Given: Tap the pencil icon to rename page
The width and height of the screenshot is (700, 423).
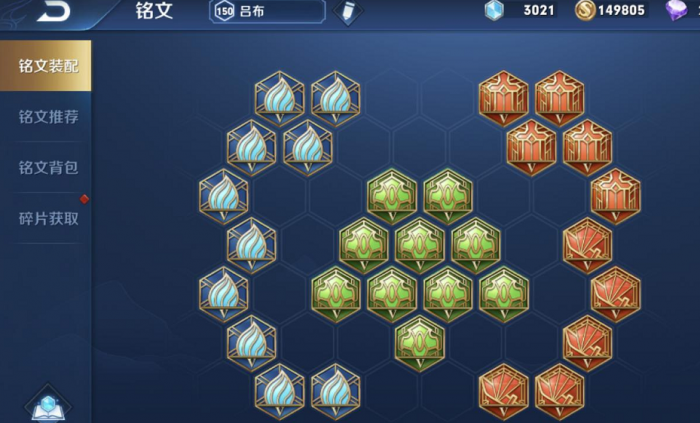Looking at the screenshot, I should click(x=346, y=12).
